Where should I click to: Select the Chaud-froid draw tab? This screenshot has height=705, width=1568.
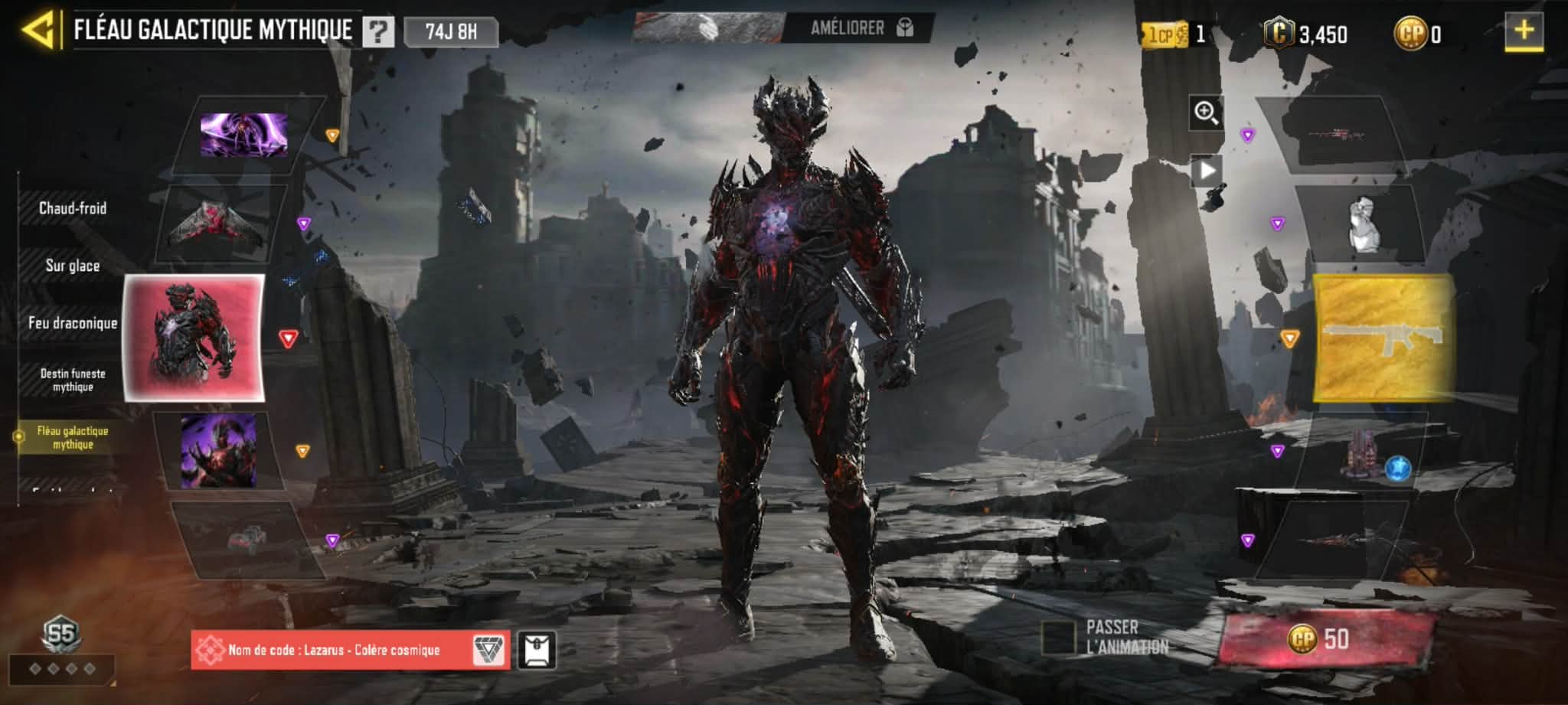(73, 208)
